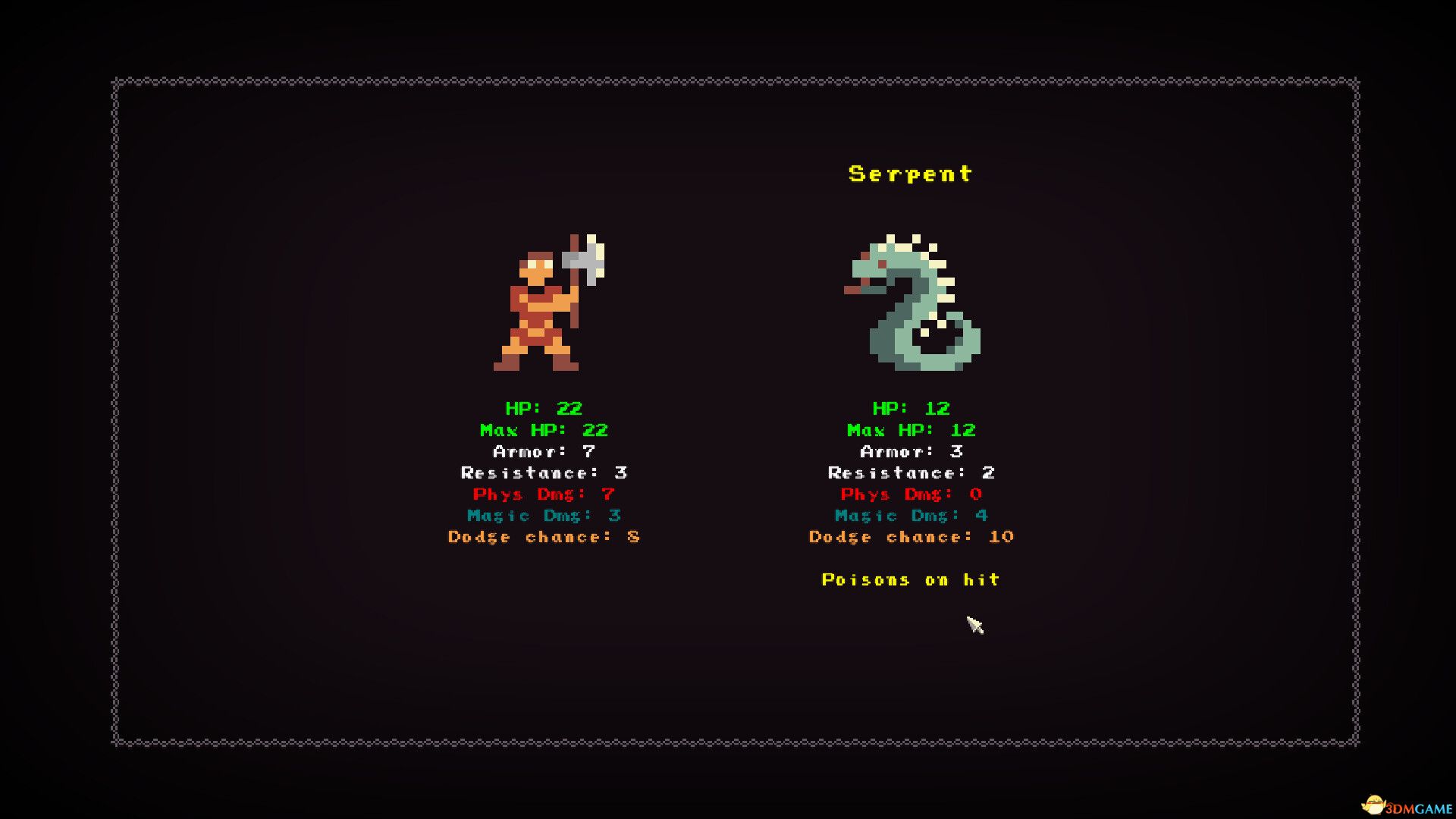Click the serpent's Max HP: 12 line
Image resolution: width=1456 pixels, height=819 pixels.
pyautogui.click(x=910, y=429)
